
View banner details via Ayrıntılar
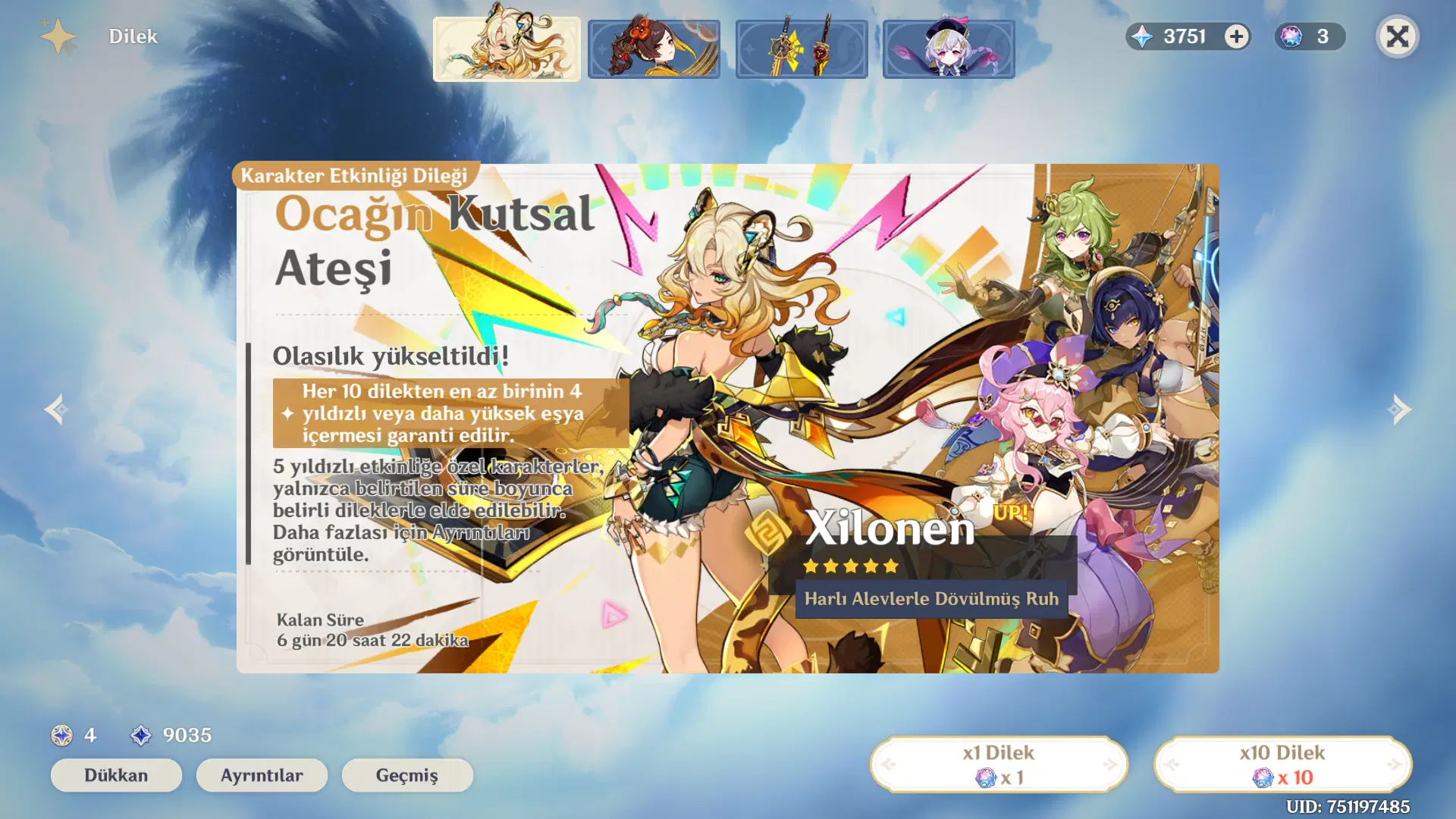(x=261, y=775)
